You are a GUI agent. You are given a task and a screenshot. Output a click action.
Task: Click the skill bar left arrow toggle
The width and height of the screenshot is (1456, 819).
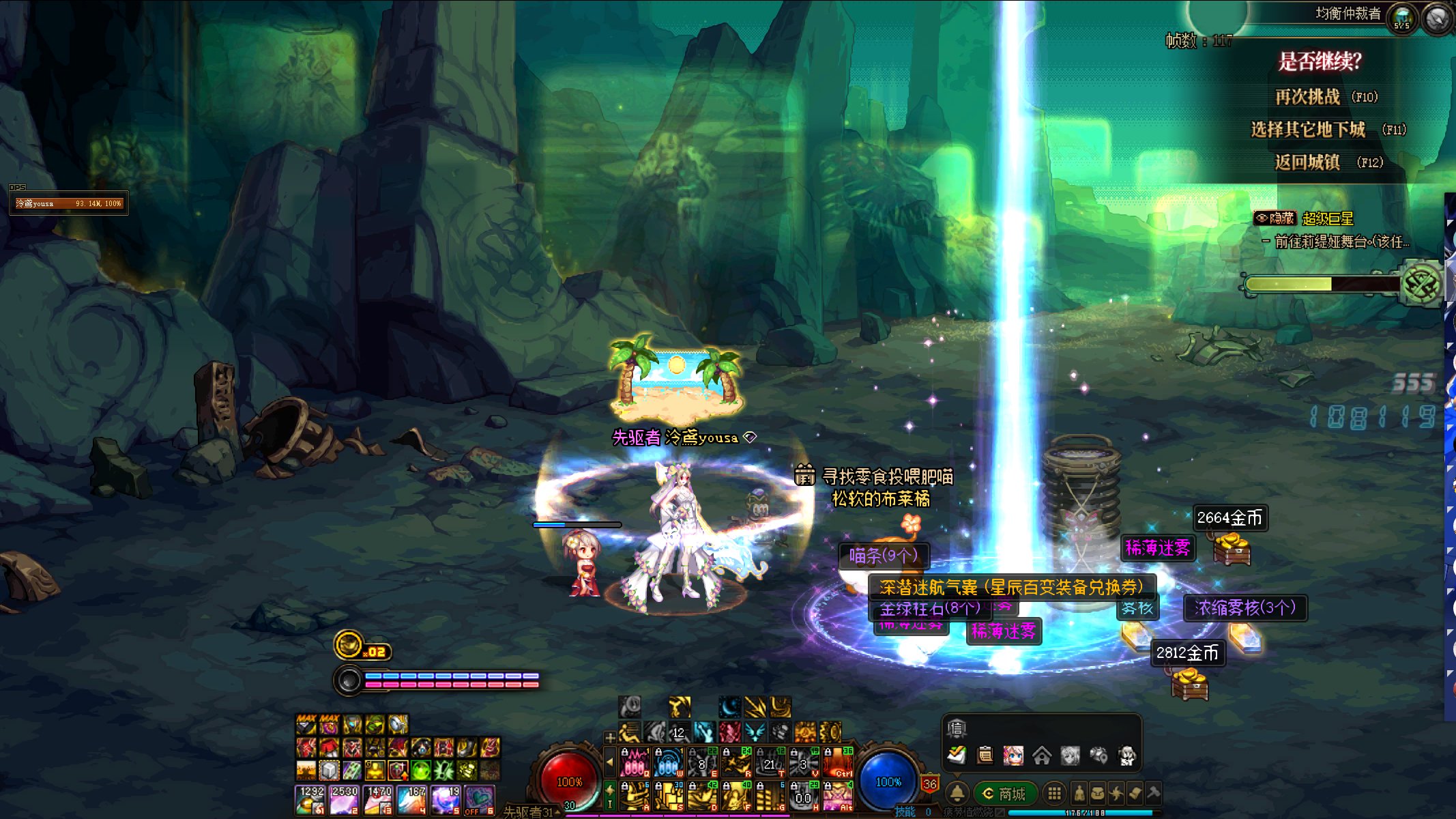[x=610, y=762]
